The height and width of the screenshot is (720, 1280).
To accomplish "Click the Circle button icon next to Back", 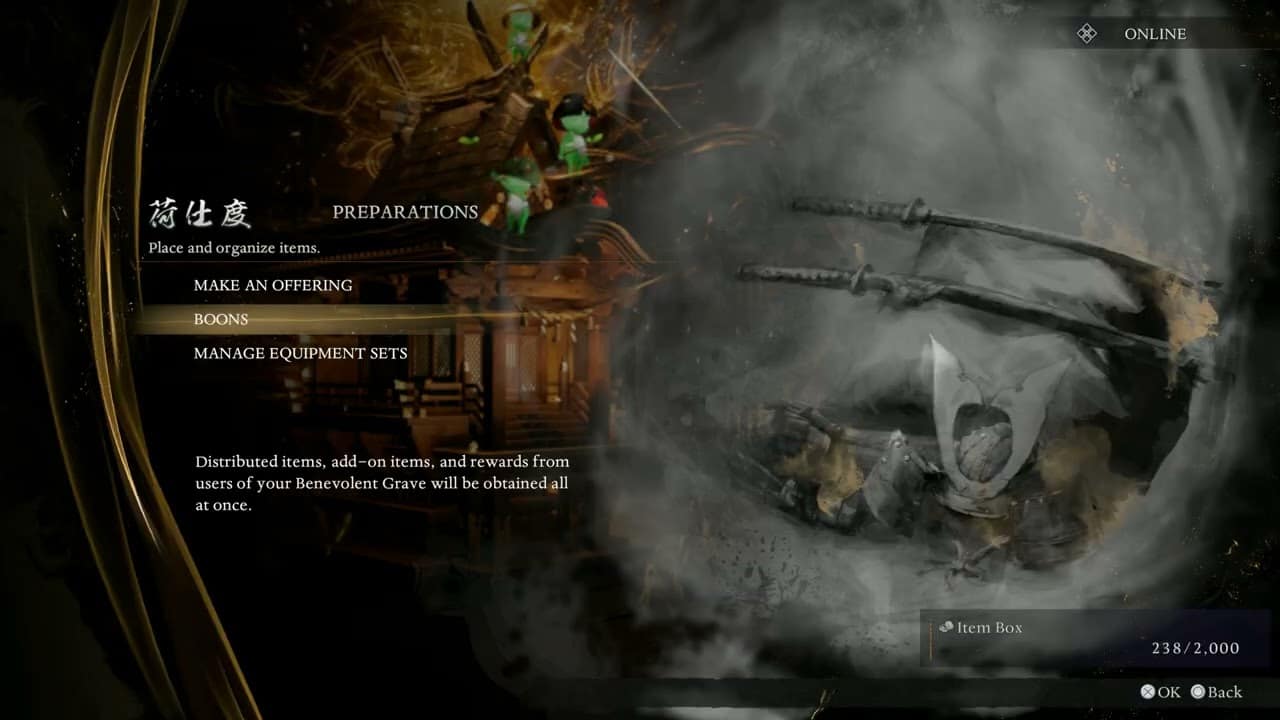I will point(1199,691).
